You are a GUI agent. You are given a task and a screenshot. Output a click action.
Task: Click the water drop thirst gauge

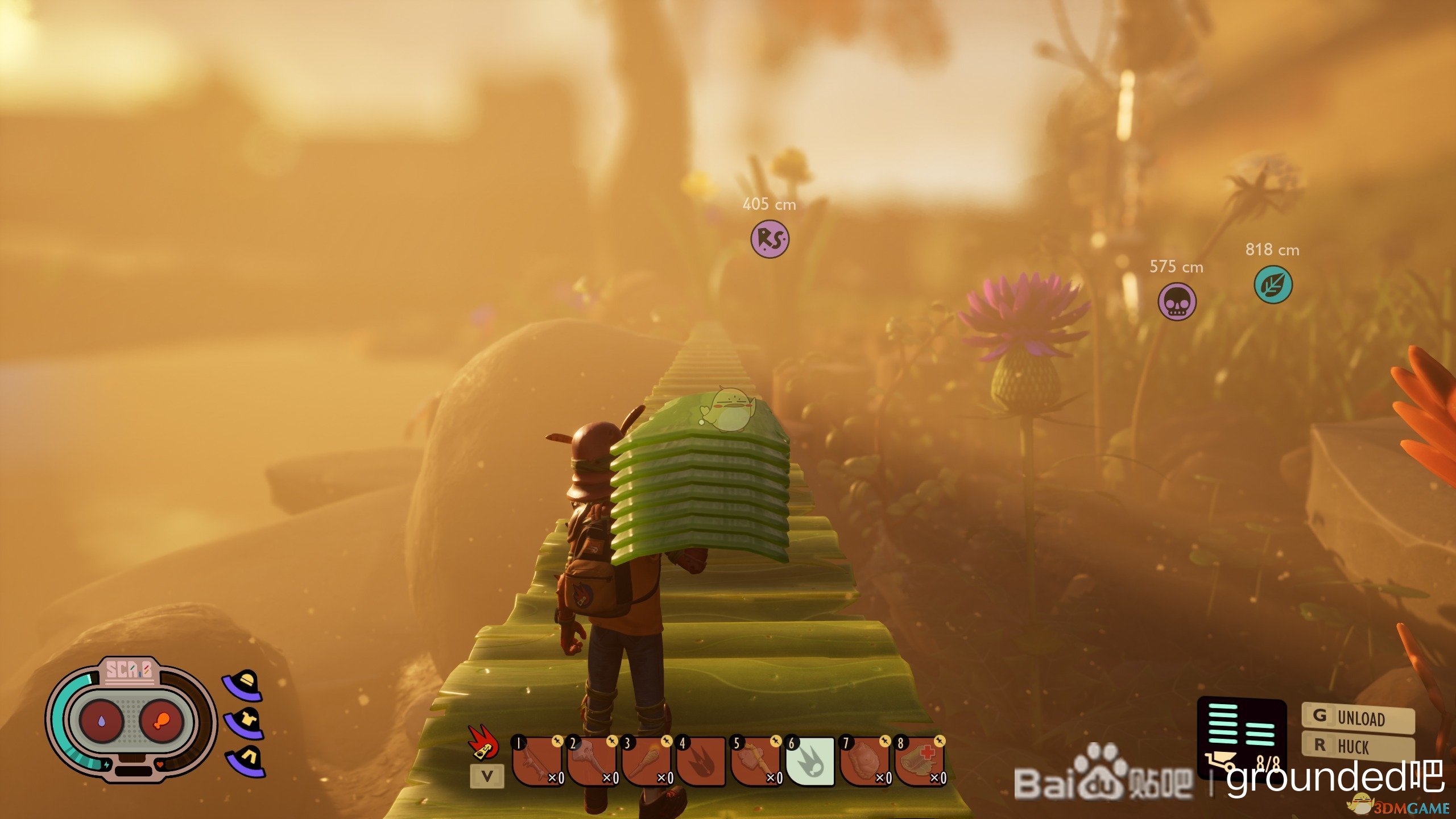click(101, 721)
